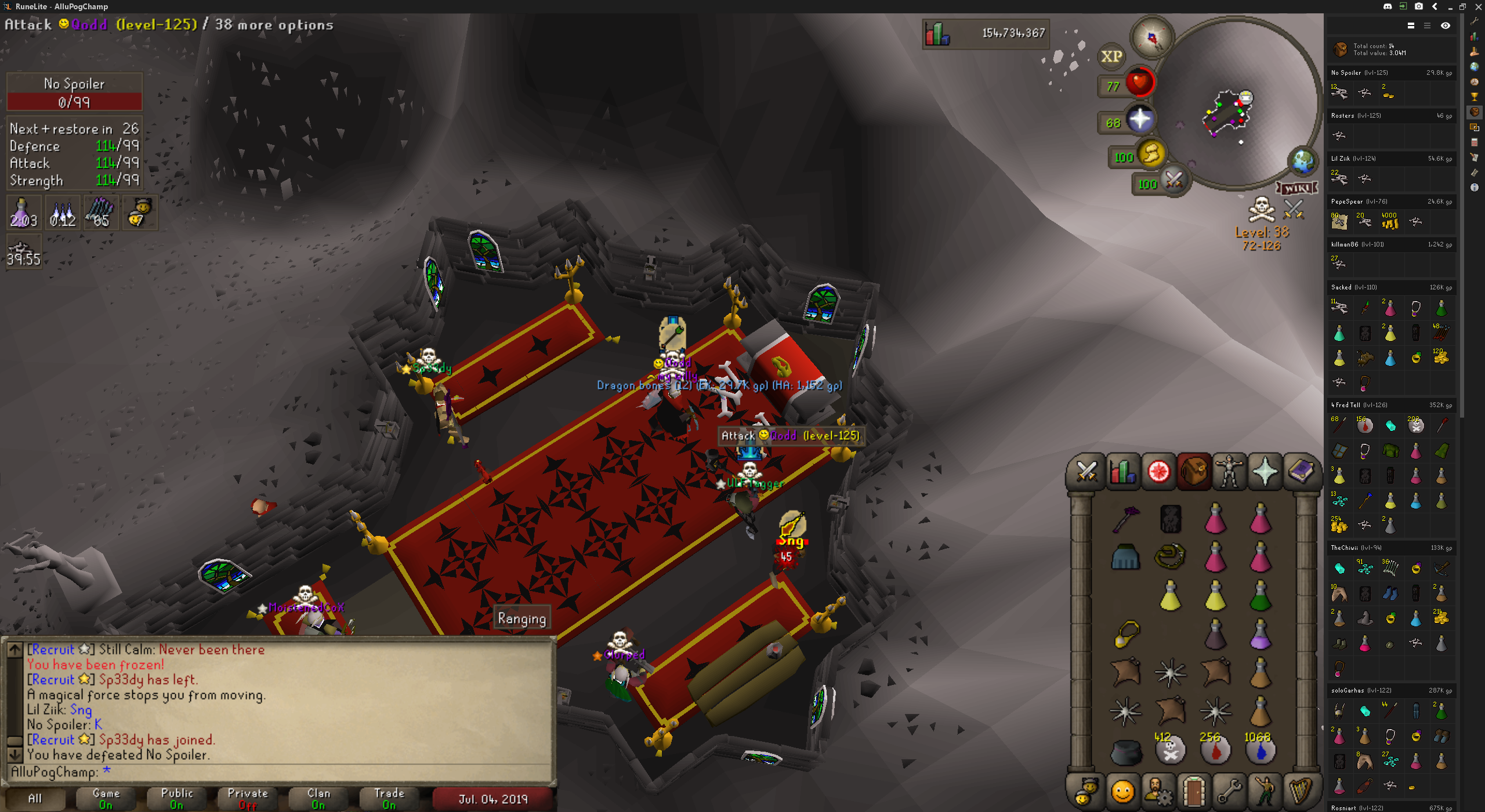The height and width of the screenshot is (812, 1485).
Task: Open the Combat Options tab
Action: 1086,472
